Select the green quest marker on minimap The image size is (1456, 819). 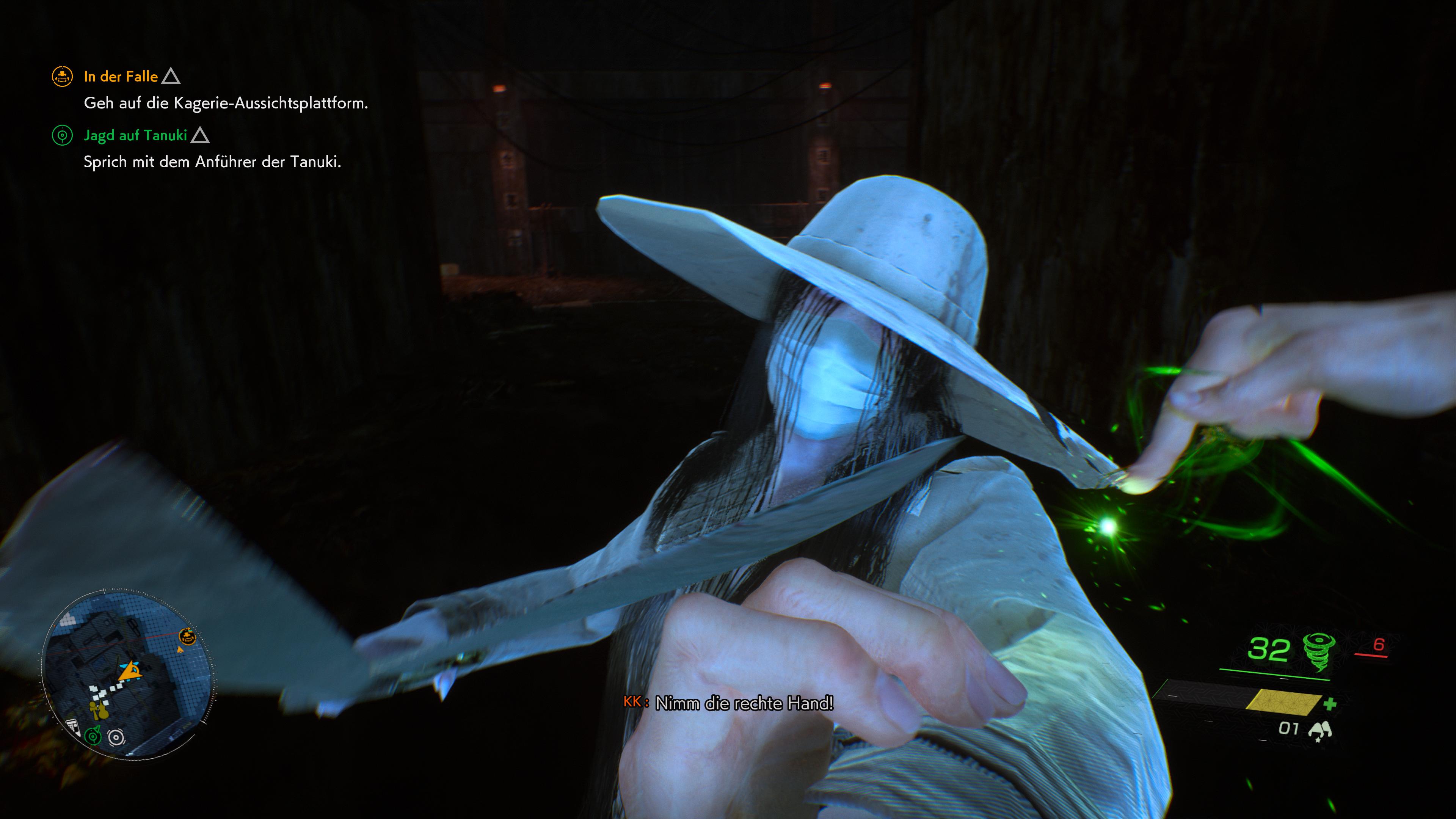(x=93, y=736)
